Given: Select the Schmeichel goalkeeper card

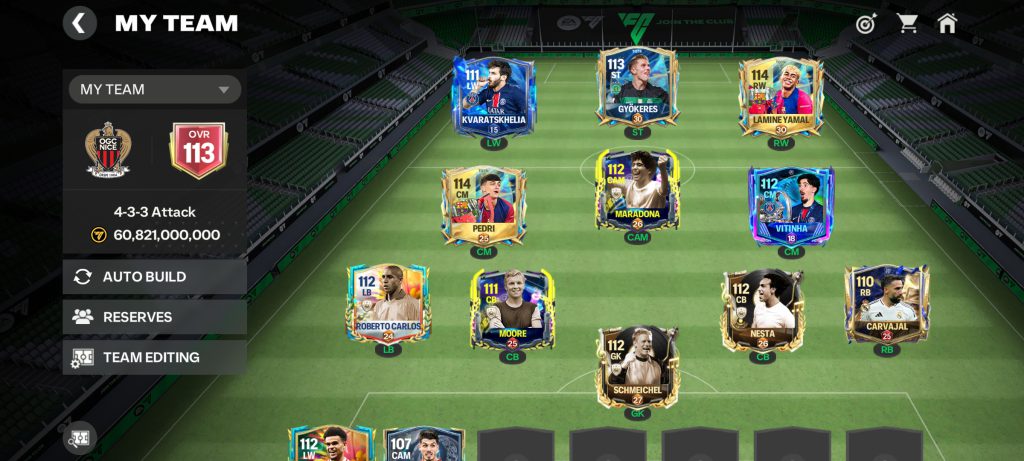Looking at the screenshot, I should click(x=637, y=365).
